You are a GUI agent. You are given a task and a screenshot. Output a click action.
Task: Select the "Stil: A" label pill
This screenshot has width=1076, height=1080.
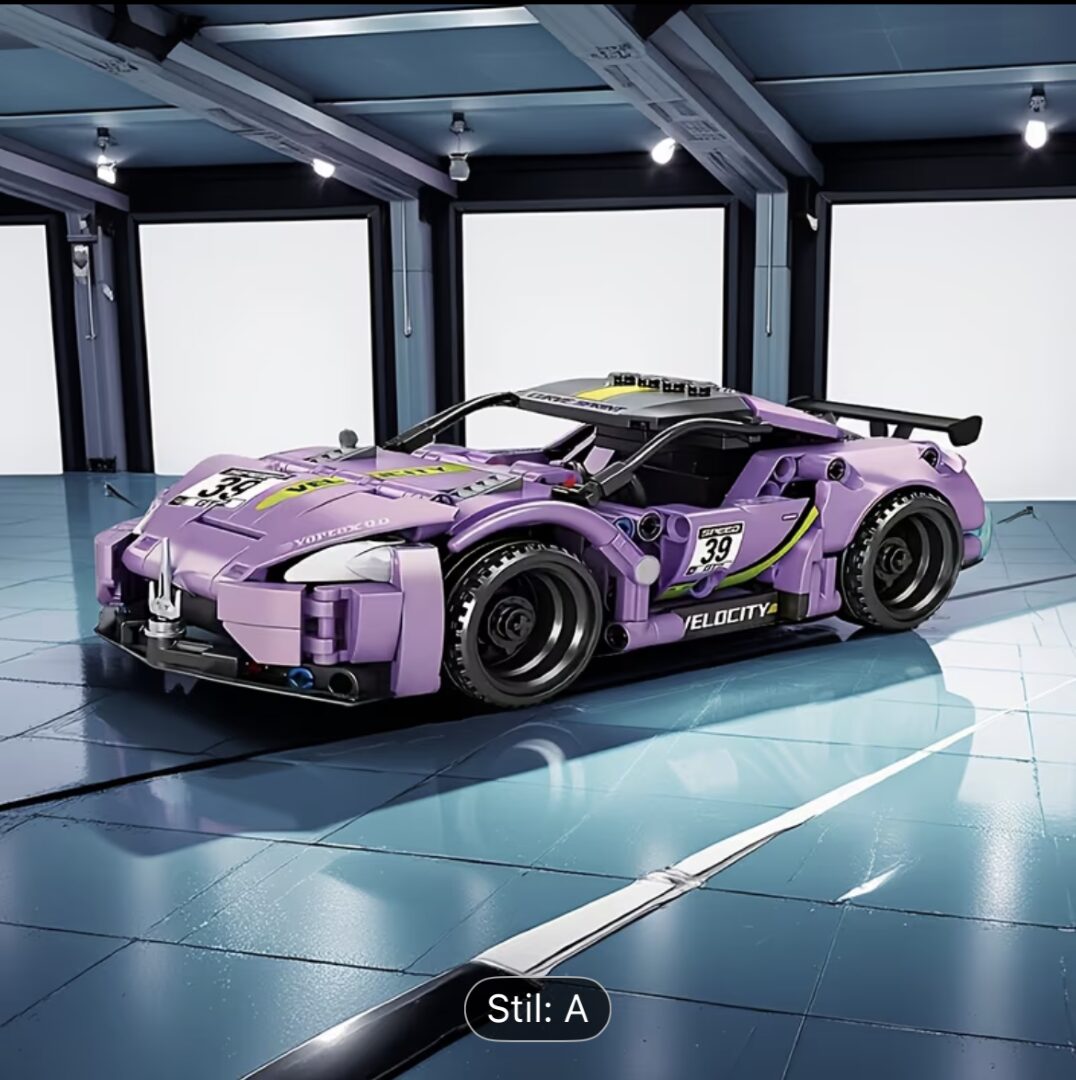coord(537,1009)
